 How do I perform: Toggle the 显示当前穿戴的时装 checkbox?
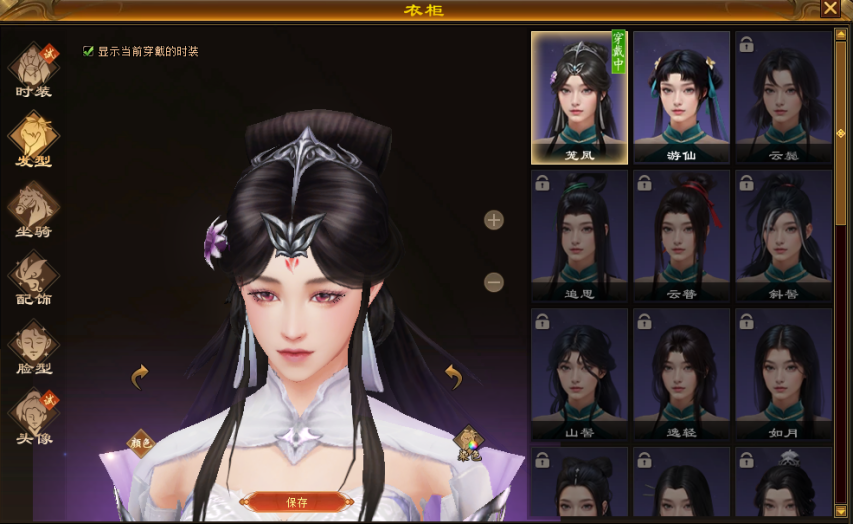point(89,50)
